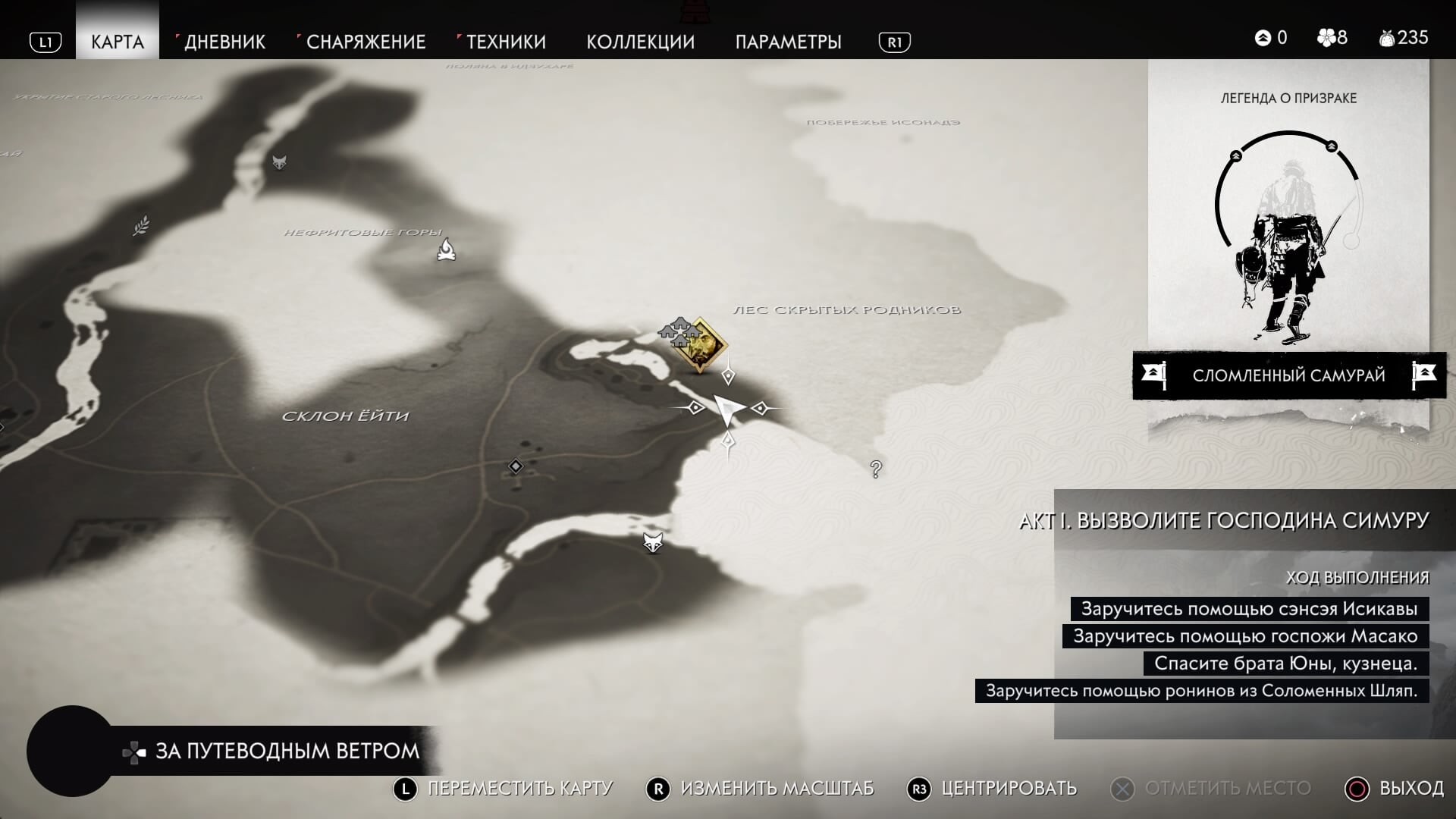Select objective about сэнсэй Исикава

[x=1249, y=609]
